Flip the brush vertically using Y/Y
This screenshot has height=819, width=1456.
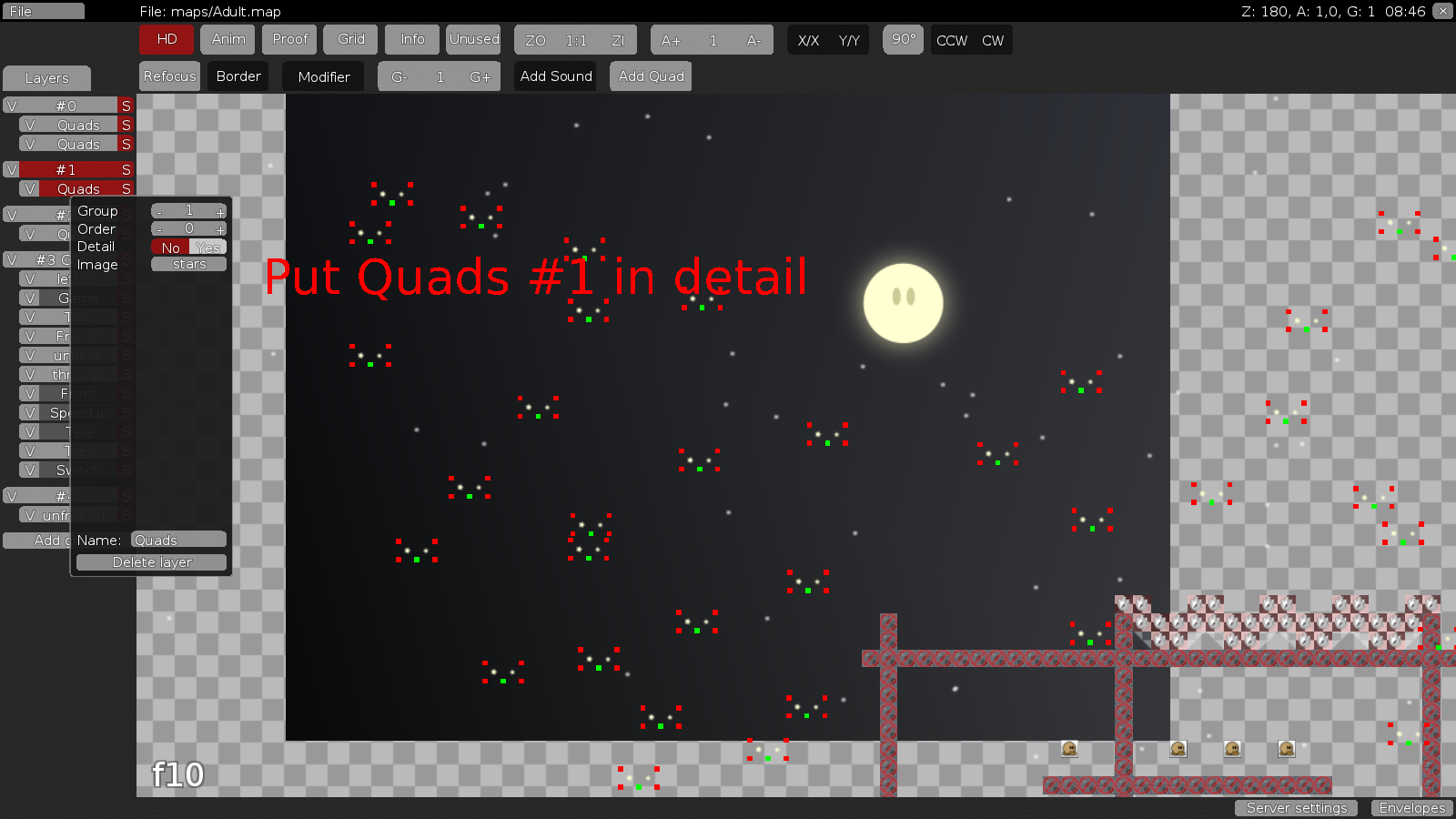coord(848,40)
